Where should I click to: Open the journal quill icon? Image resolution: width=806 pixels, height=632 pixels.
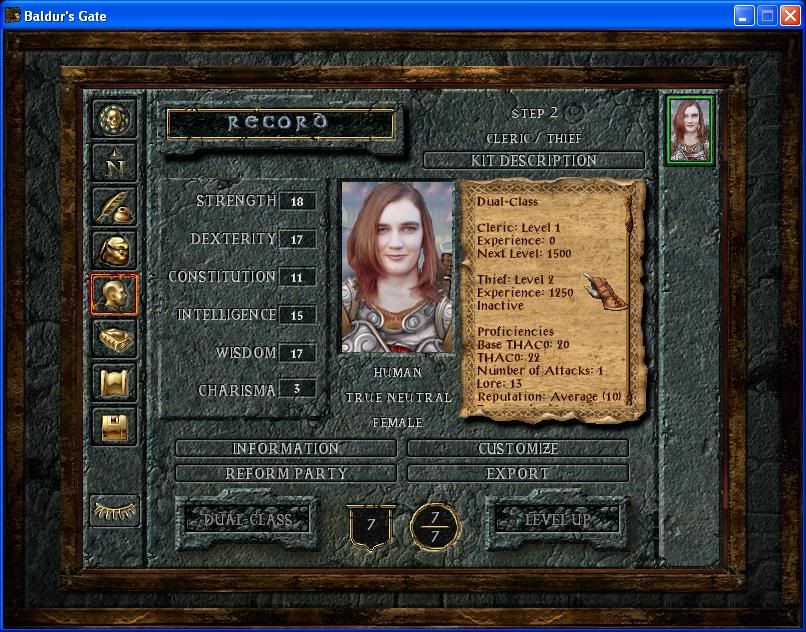(x=115, y=205)
